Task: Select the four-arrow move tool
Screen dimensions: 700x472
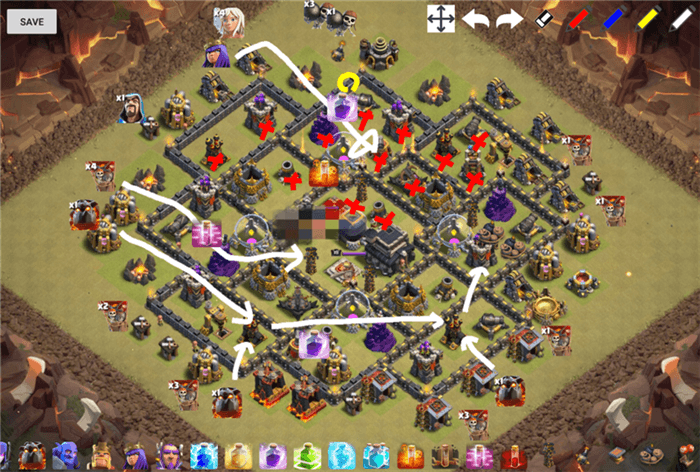Action: tap(440, 18)
